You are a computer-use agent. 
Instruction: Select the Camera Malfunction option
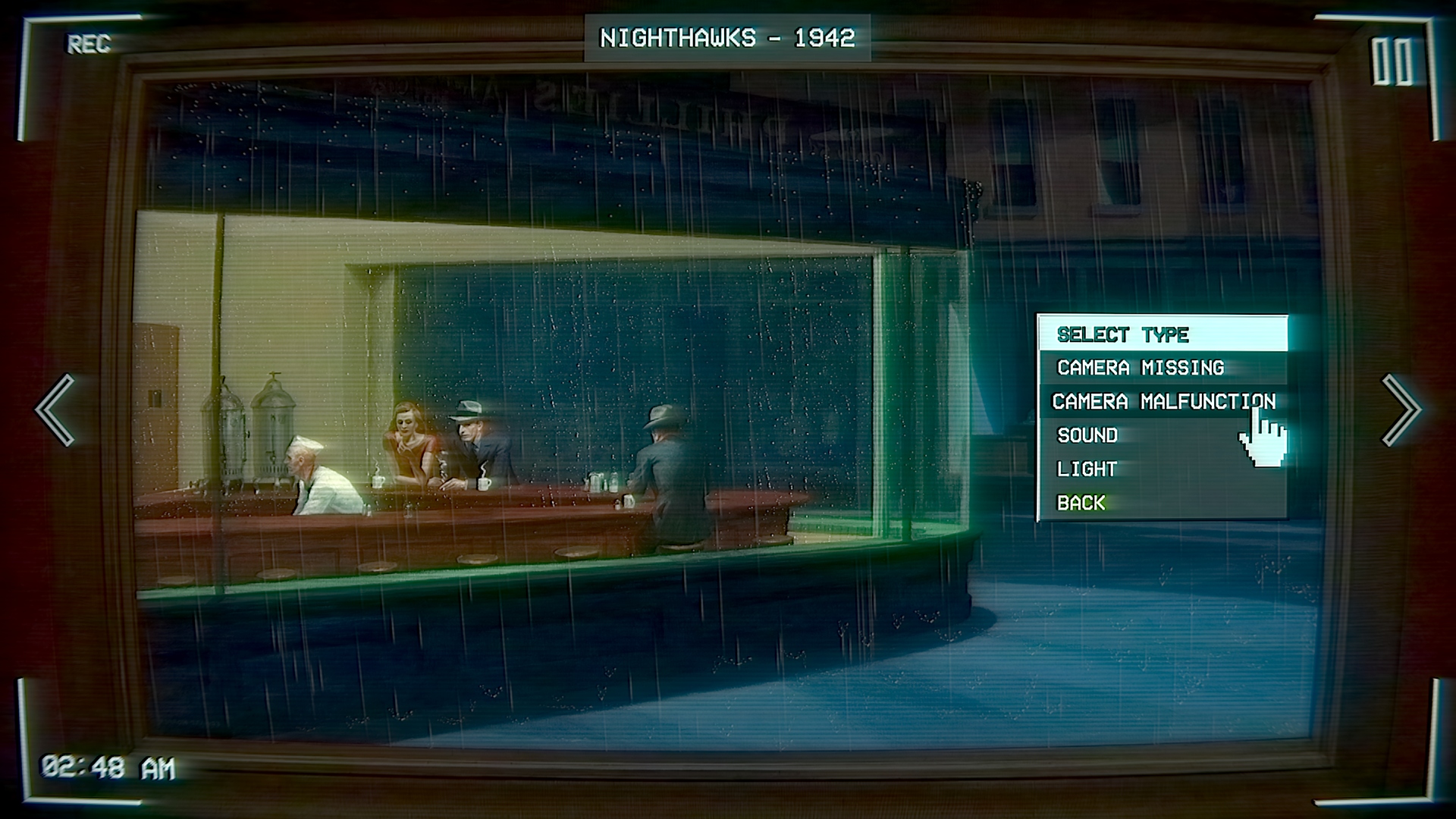pyautogui.click(x=1163, y=401)
